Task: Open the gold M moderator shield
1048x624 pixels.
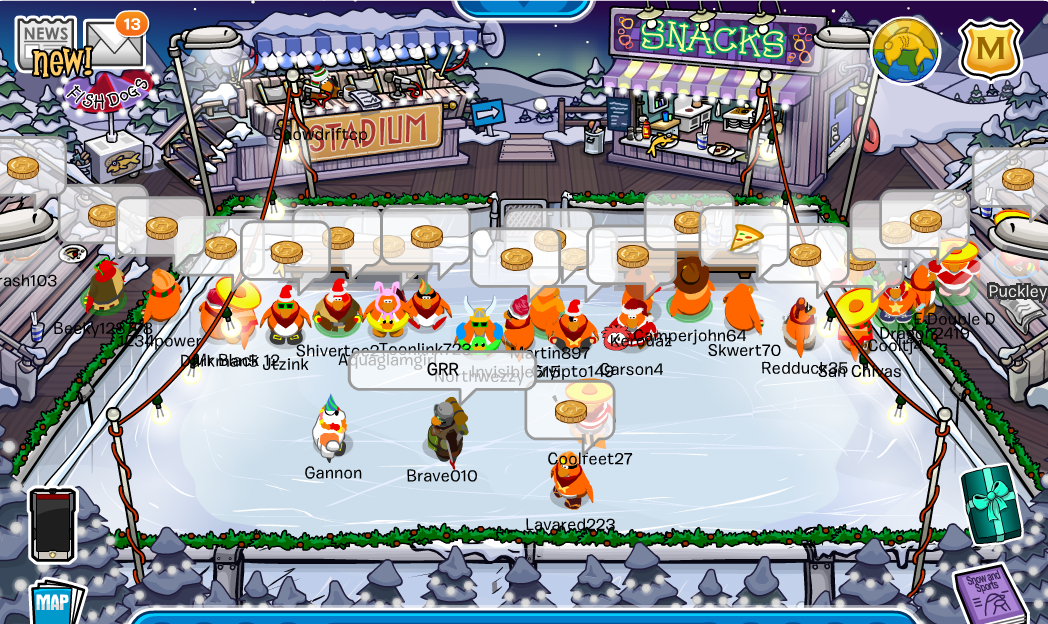Action: tap(989, 49)
